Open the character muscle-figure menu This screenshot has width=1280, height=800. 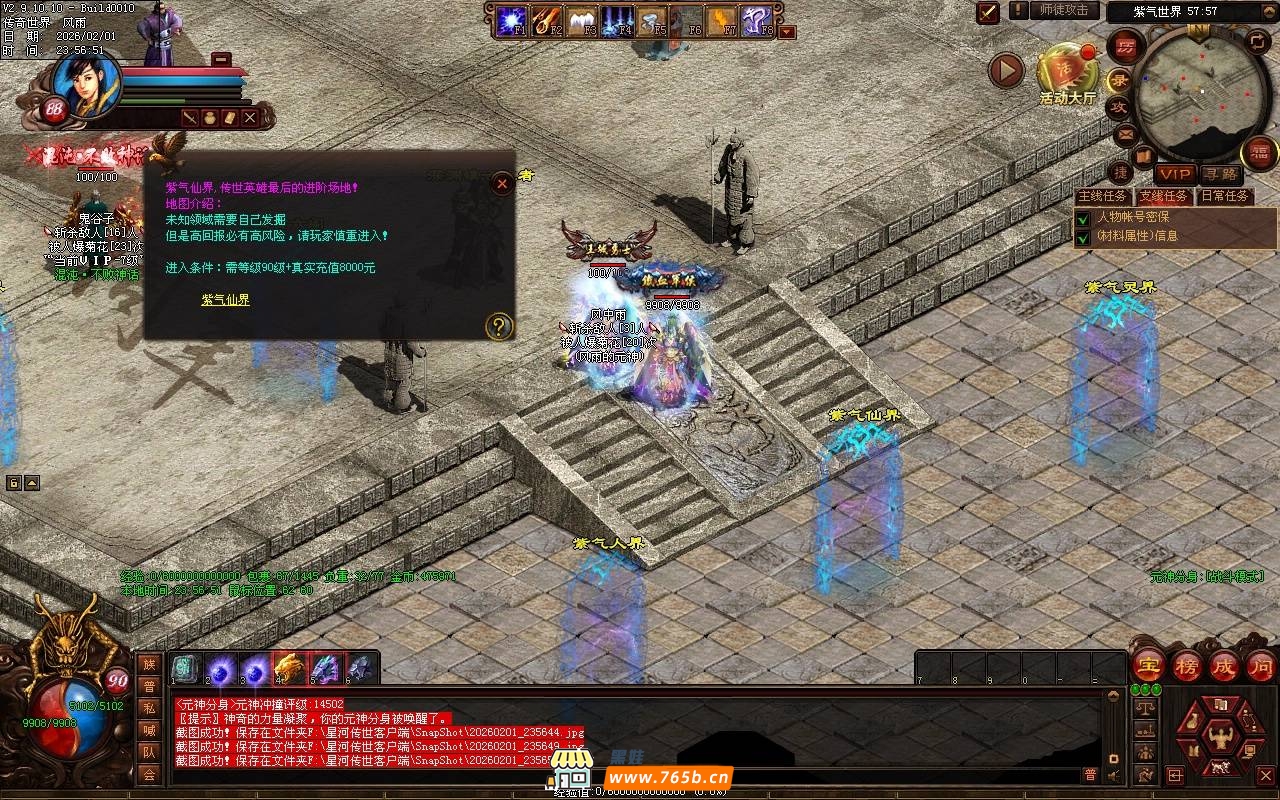pos(1221,741)
